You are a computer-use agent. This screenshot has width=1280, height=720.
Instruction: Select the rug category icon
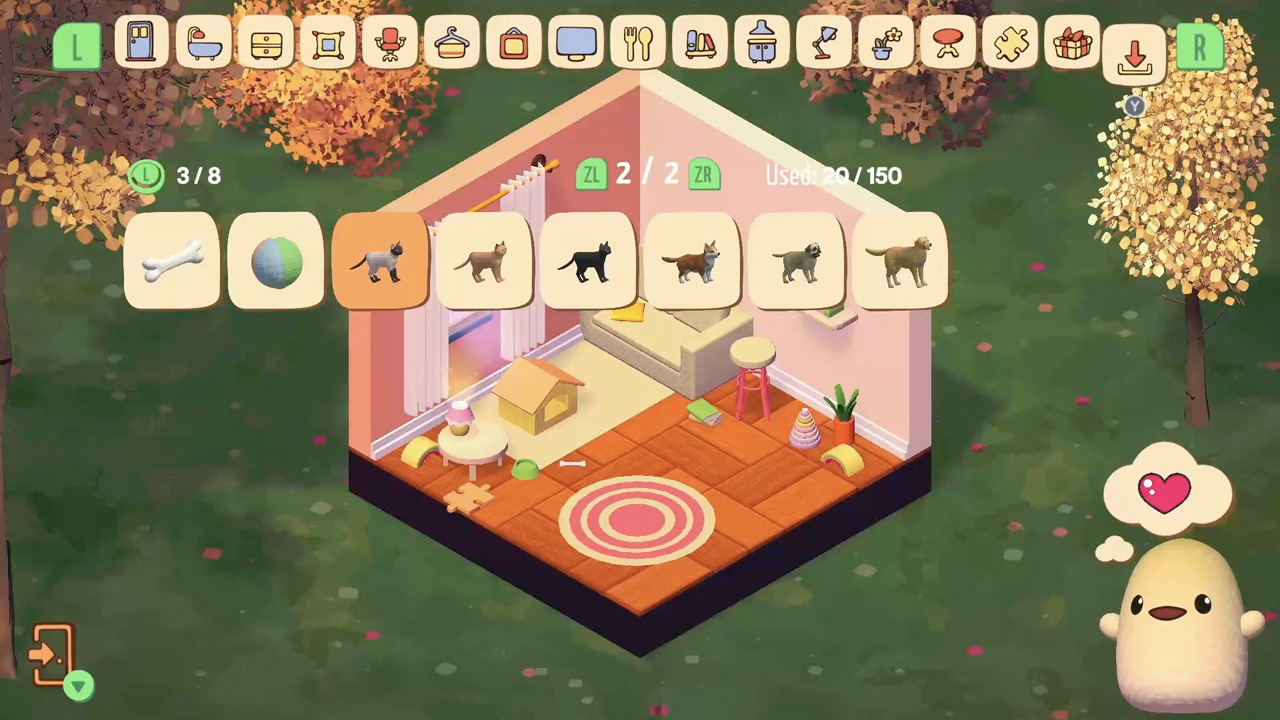pos(328,43)
